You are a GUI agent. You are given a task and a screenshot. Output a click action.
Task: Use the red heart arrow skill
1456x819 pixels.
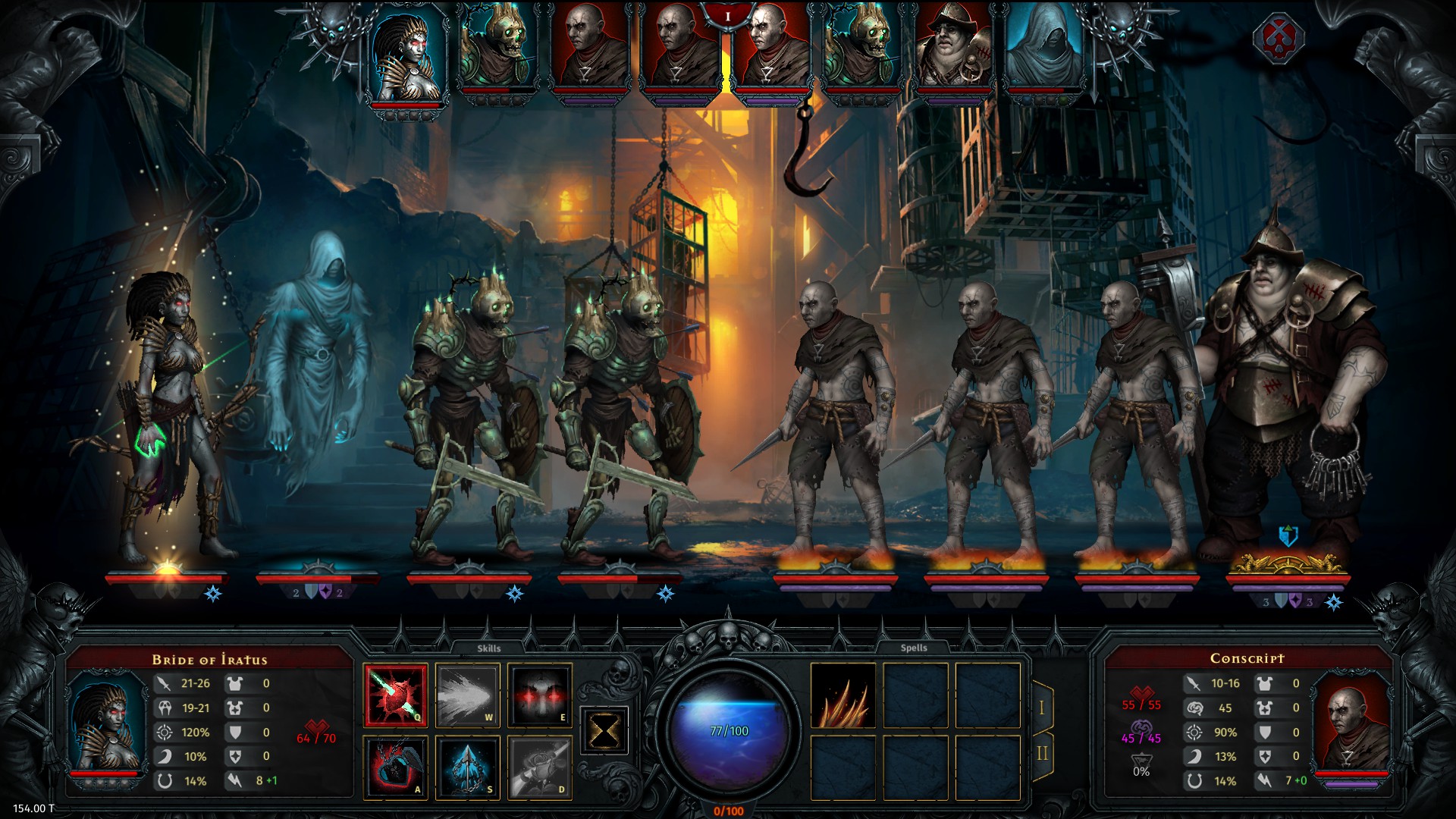point(395,695)
